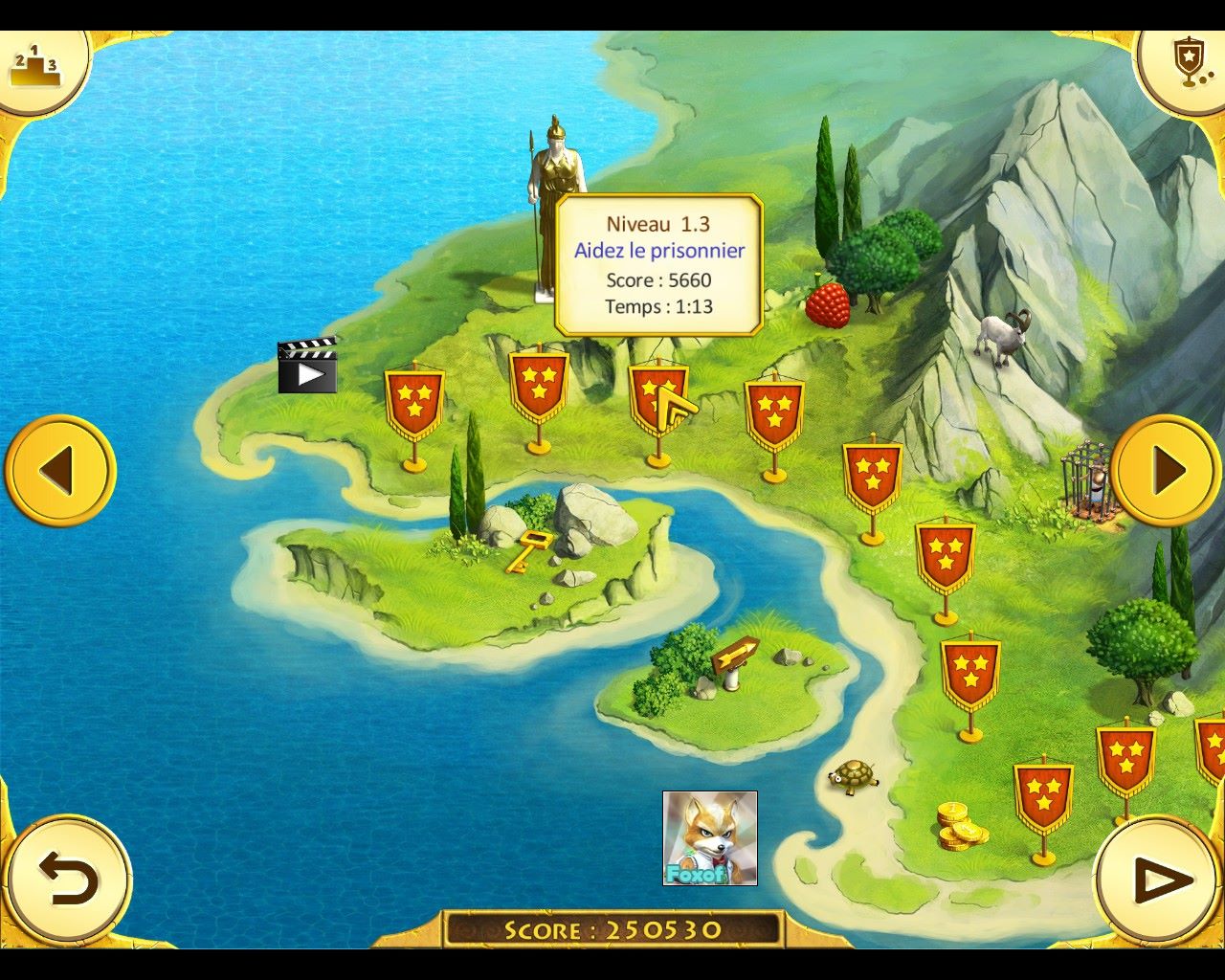The image size is (1225, 980).
Task: Click the curved back arrow button
Action: point(67,879)
